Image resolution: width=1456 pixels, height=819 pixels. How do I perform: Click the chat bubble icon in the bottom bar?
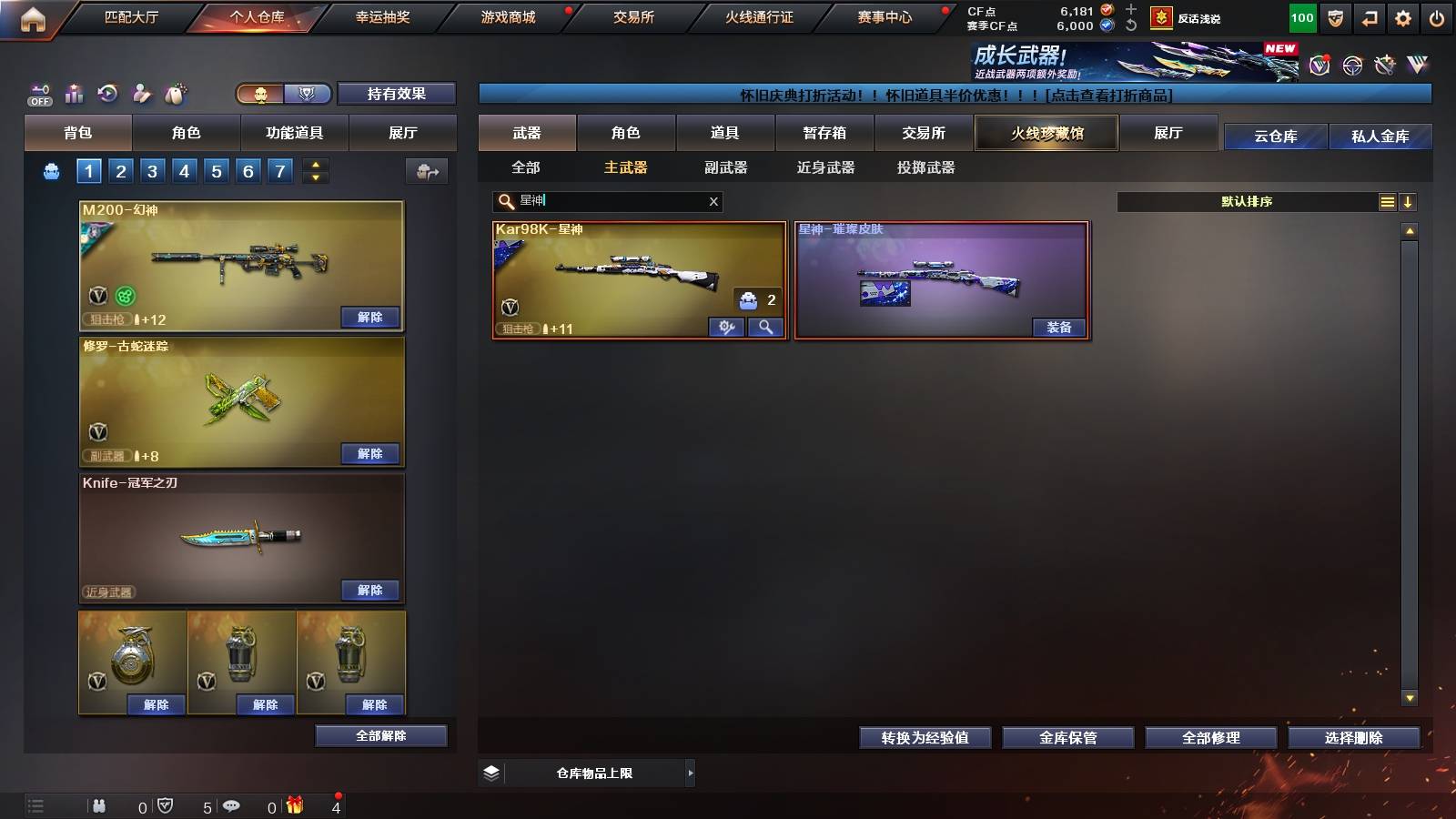pyautogui.click(x=232, y=805)
